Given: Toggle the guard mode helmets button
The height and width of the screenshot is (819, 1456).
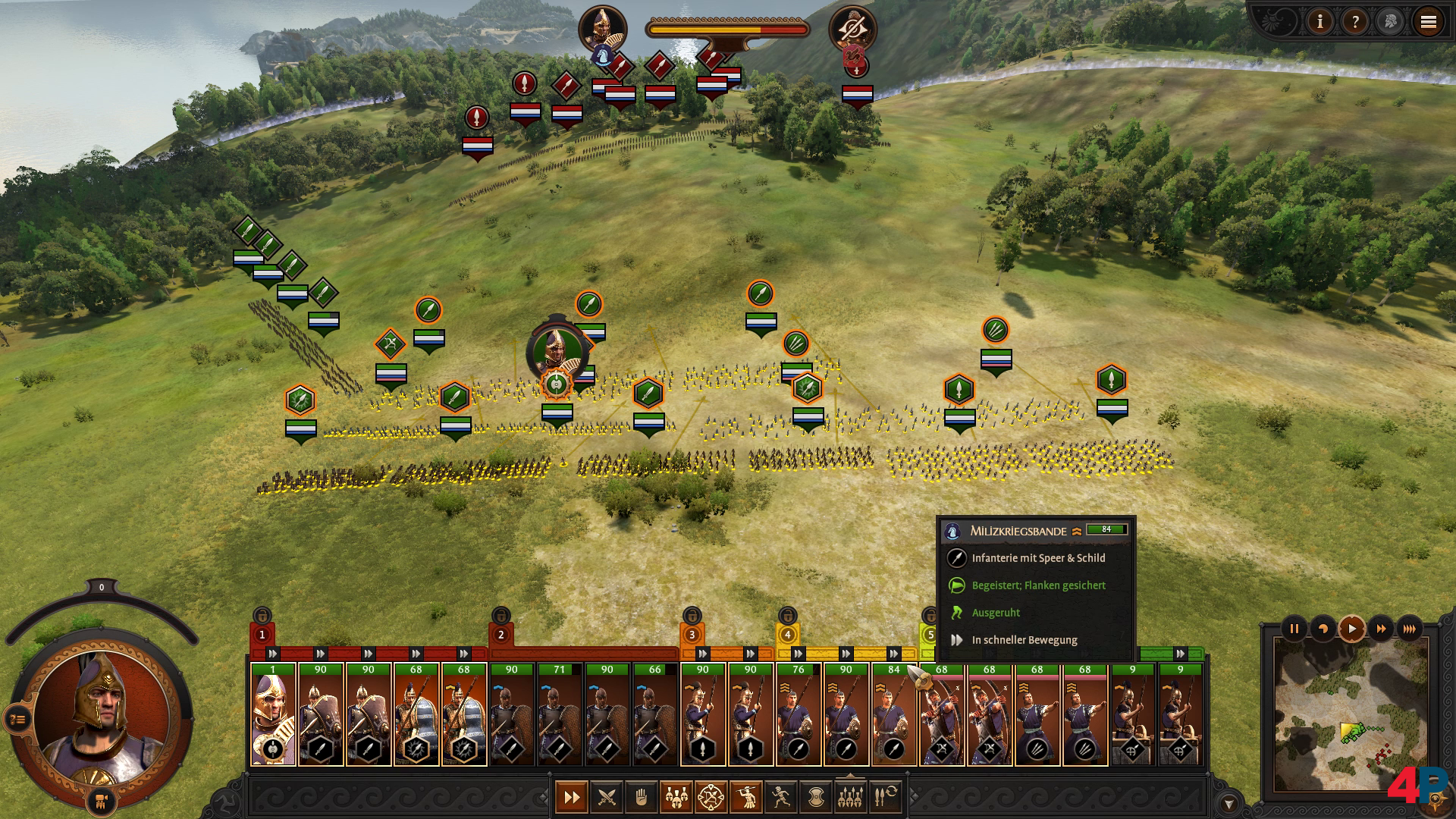Looking at the screenshot, I should 676,797.
